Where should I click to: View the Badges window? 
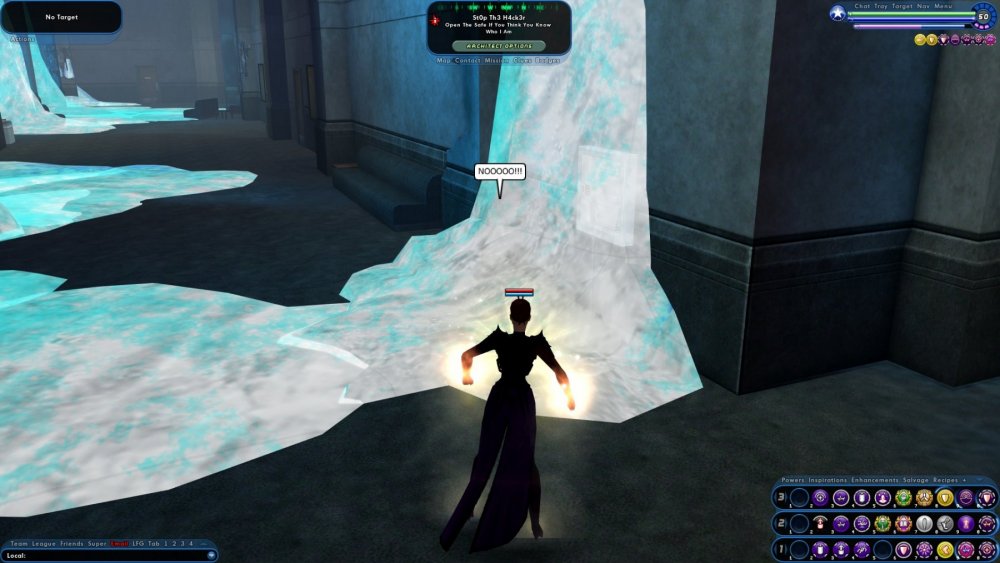pyautogui.click(x=548, y=61)
